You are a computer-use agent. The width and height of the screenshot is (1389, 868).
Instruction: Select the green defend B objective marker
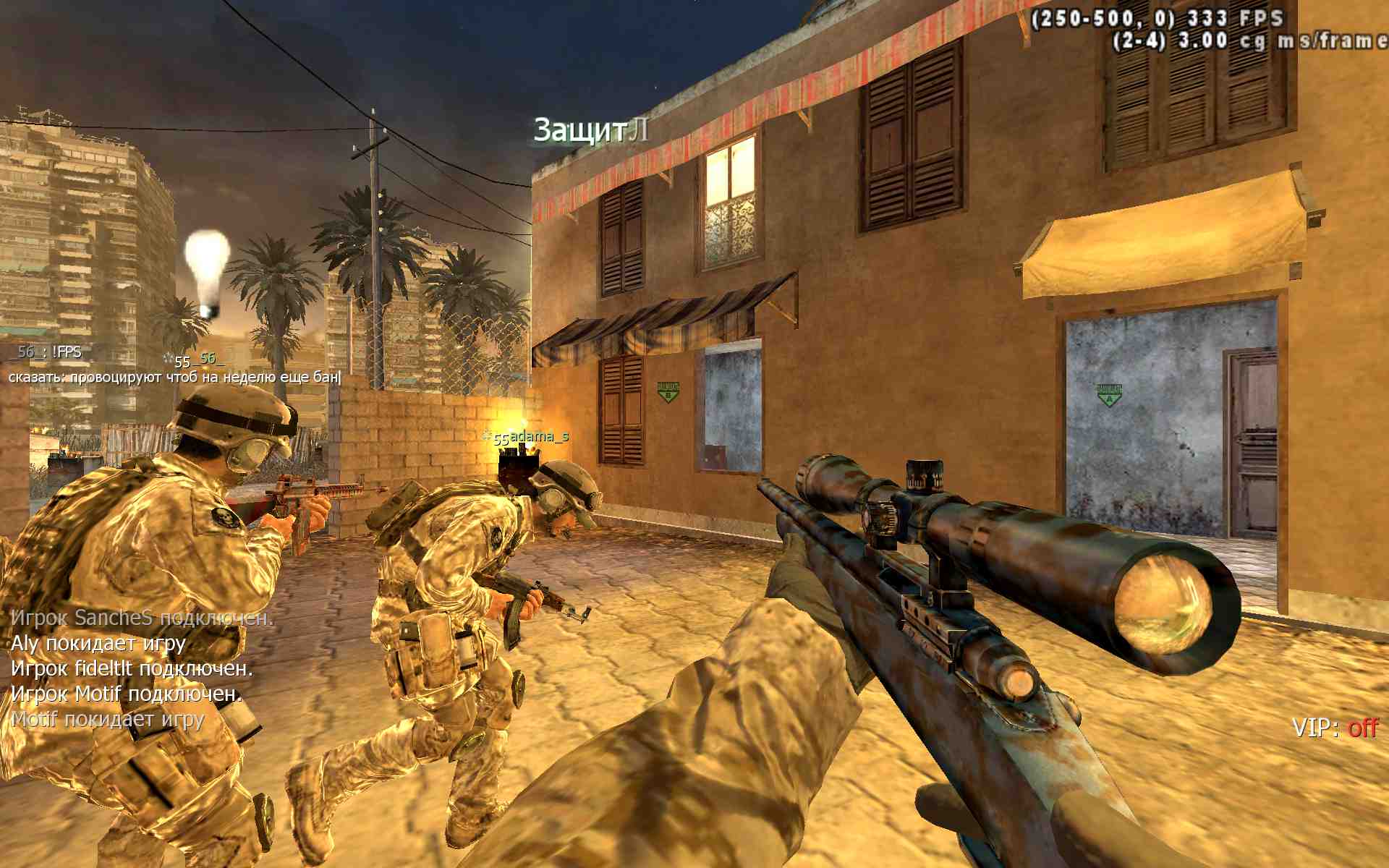point(668,391)
